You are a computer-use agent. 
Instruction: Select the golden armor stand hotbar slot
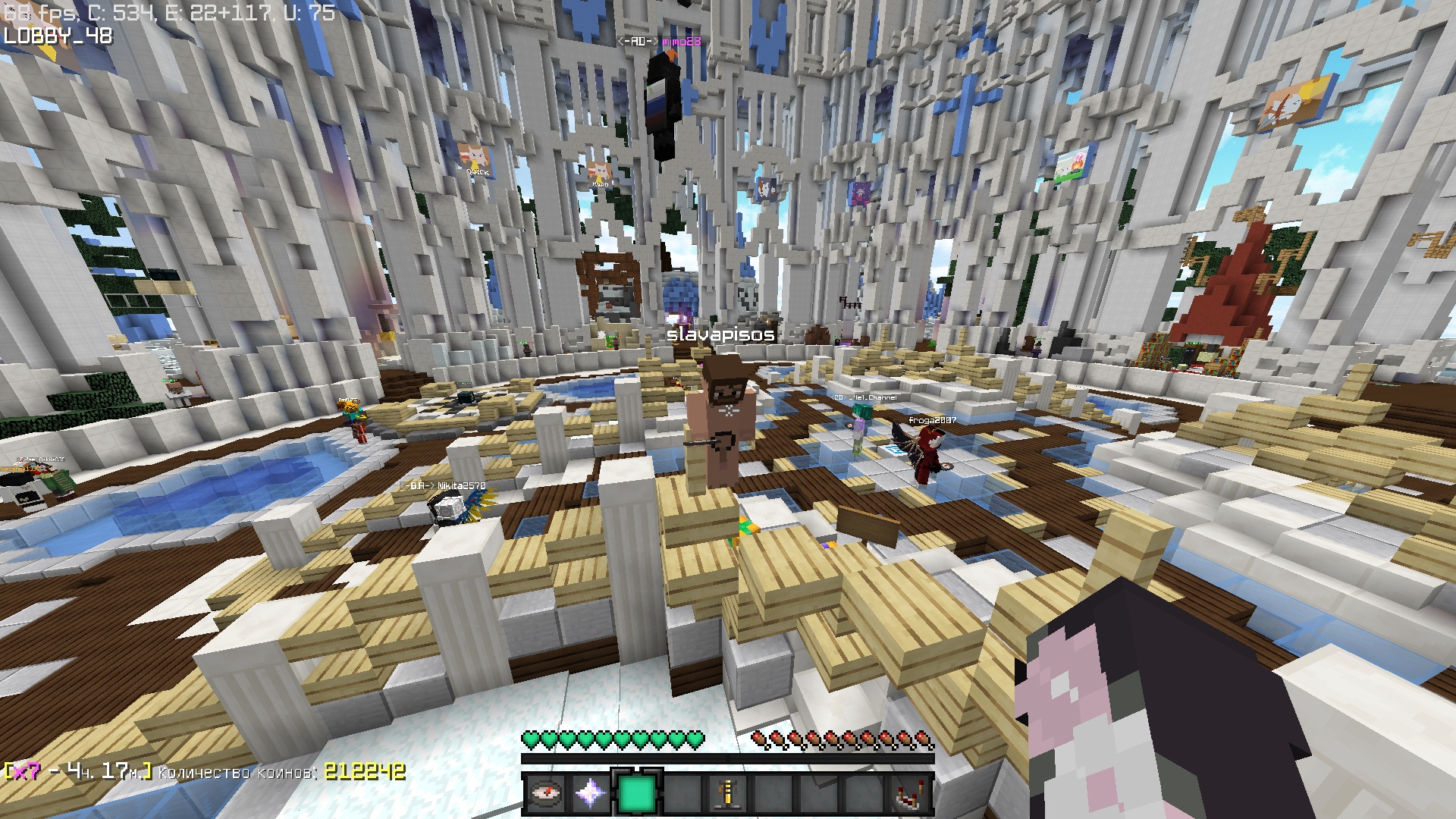click(728, 794)
